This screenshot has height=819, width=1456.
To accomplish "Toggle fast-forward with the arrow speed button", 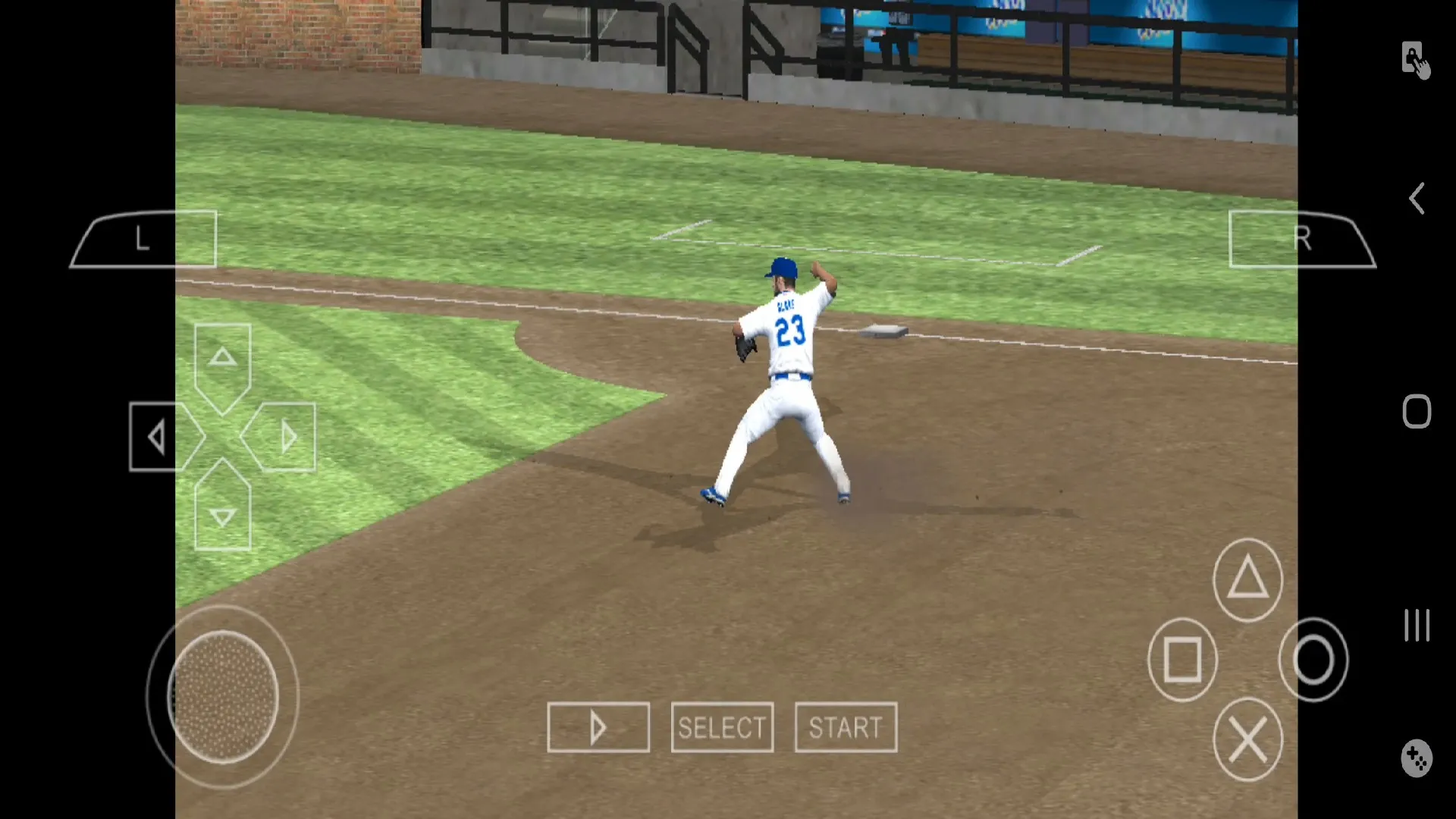I will 598,727.
